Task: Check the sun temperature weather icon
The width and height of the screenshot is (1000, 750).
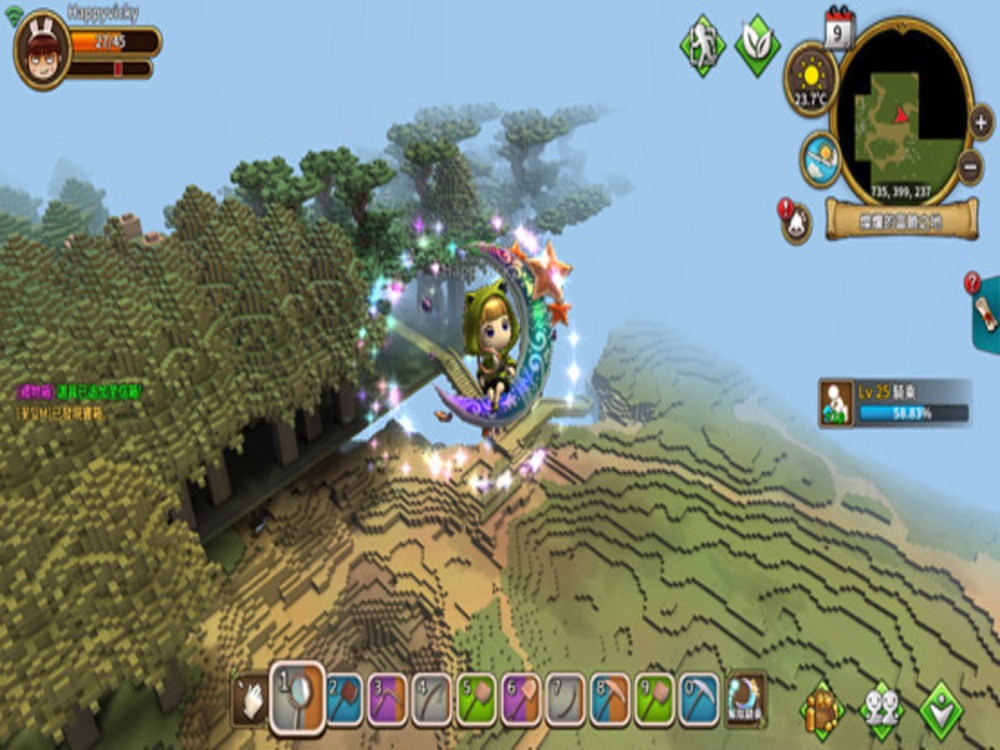Action: click(x=810, y=77)
